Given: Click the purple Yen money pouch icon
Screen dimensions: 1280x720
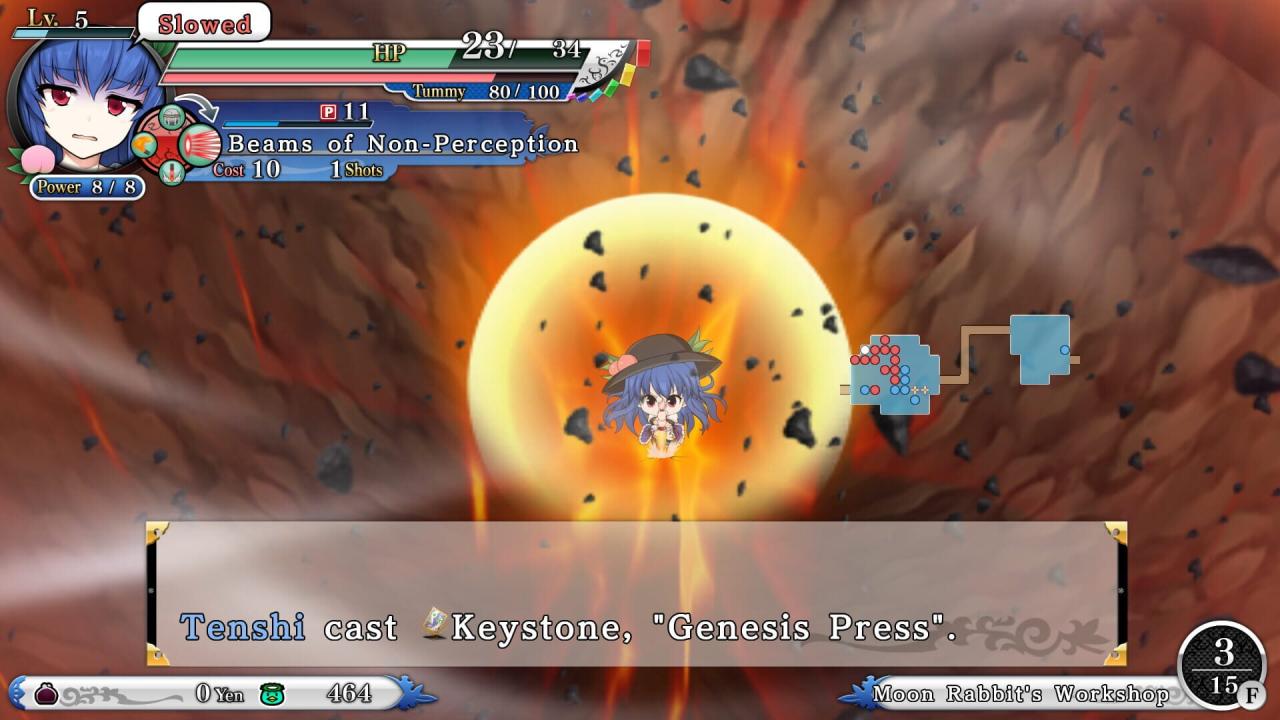Looking at the screenshot, I should tap(46, 693).
